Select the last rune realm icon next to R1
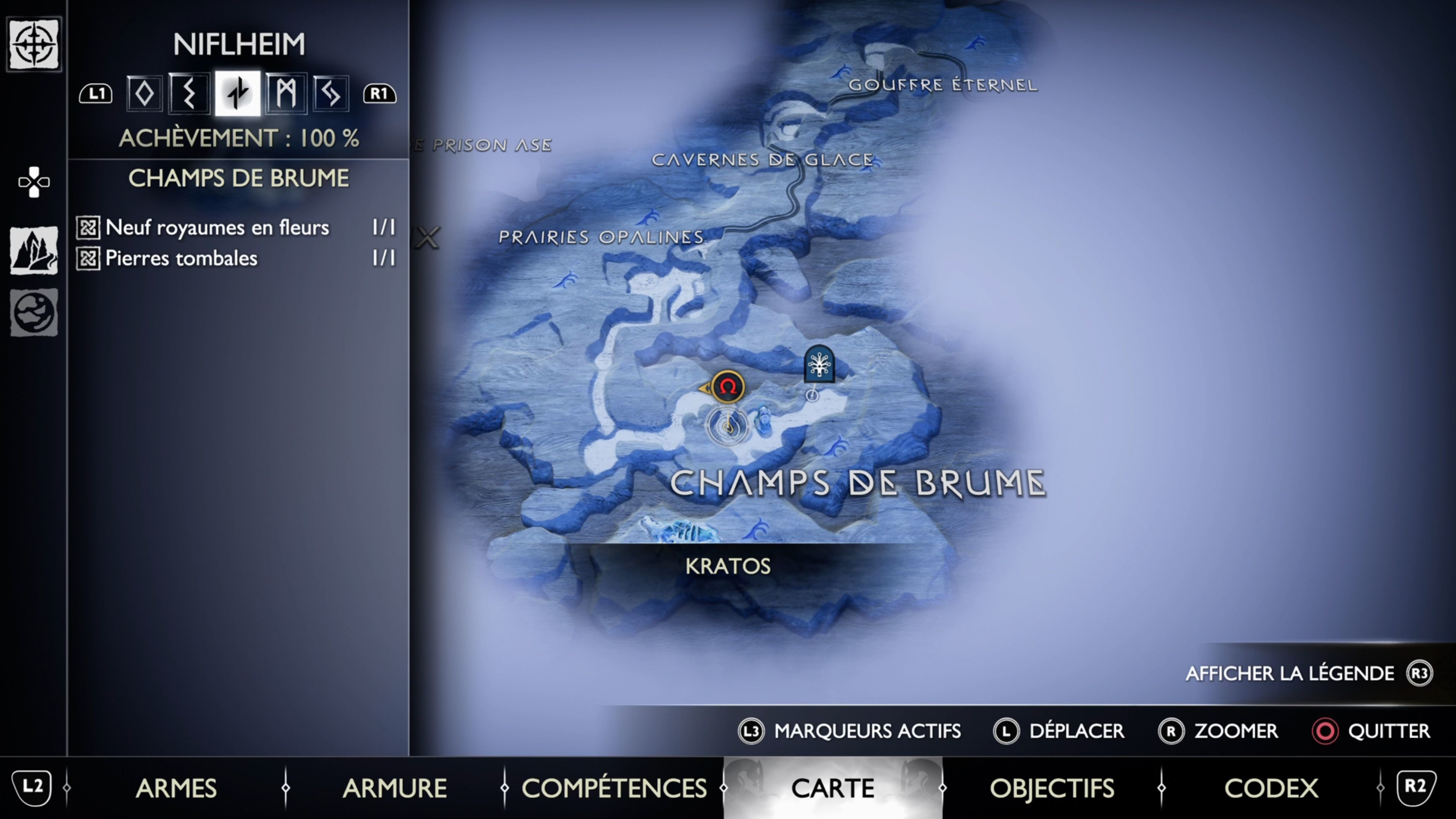This screenshot has width=1456, height=819. click(329, 93)
